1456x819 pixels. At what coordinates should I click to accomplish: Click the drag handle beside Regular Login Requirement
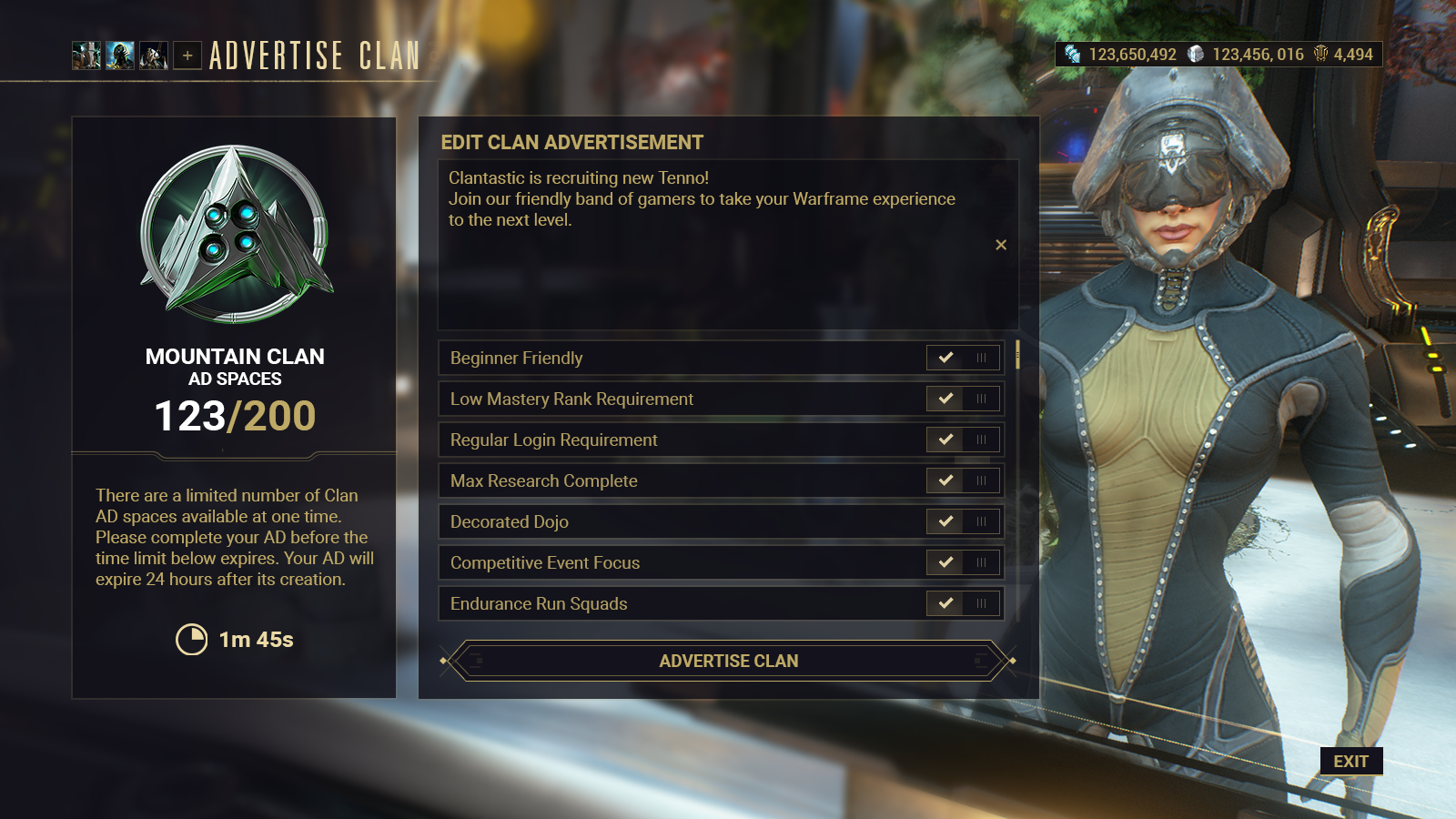pyautogui.click(x=981, y=440)
